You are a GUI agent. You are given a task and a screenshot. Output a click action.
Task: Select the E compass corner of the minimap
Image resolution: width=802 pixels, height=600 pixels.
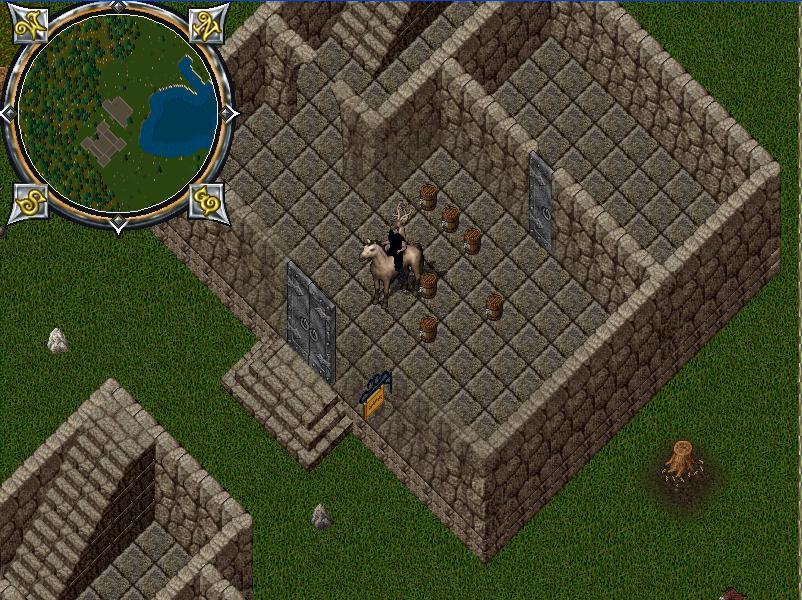click(207, 201)
